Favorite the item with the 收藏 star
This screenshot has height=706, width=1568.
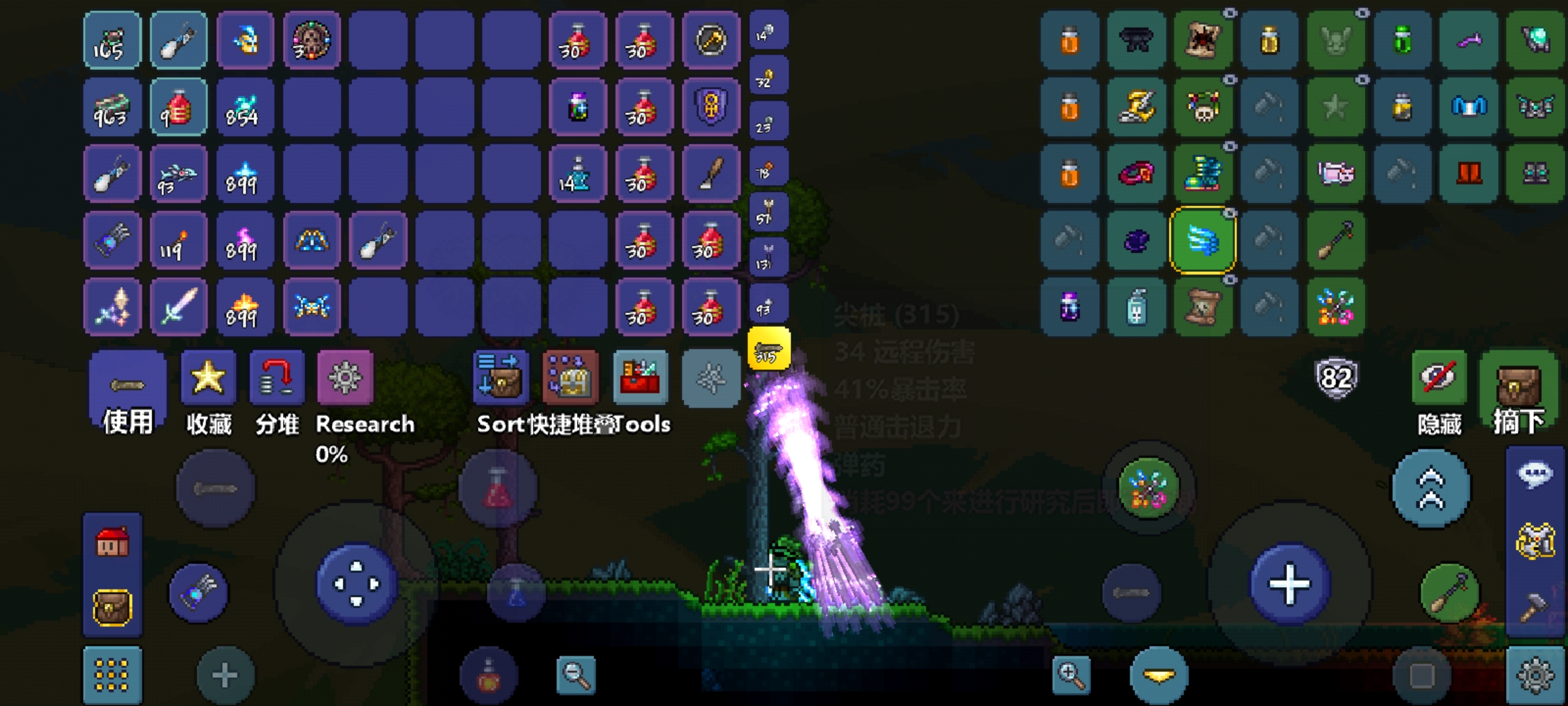pyautogui.click(x=208, y=378)
